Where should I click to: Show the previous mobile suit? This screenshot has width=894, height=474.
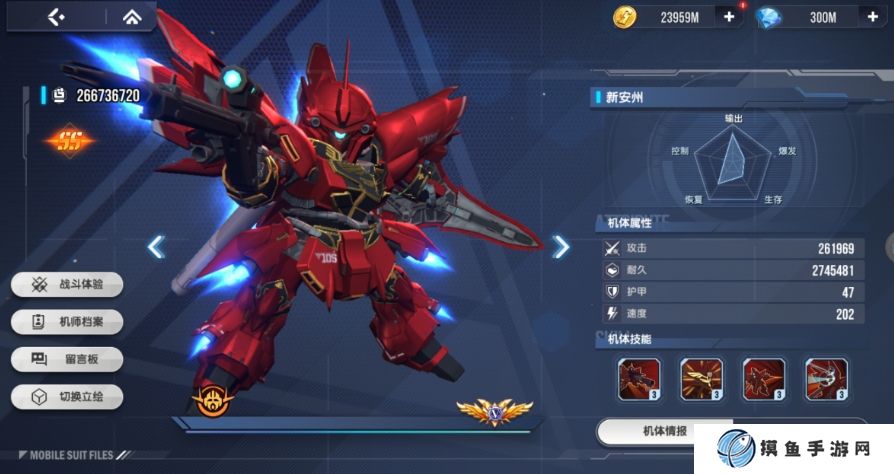coord(156,246)
